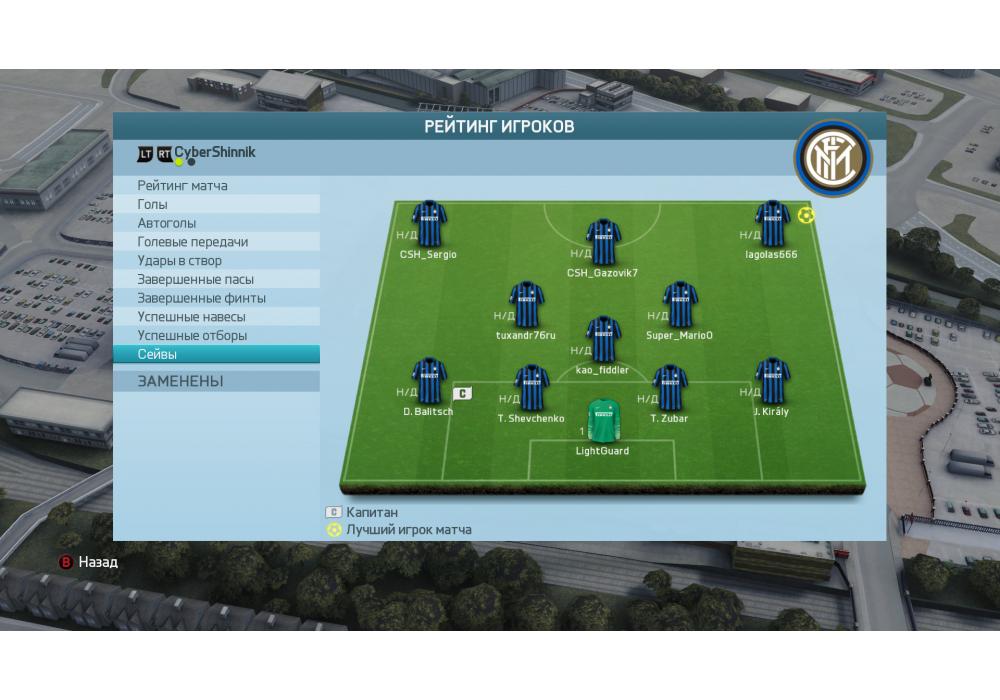Screen dimensions: 1000x700
Task: Choose player lagolas666's shirt
Action: click(772, 224)
